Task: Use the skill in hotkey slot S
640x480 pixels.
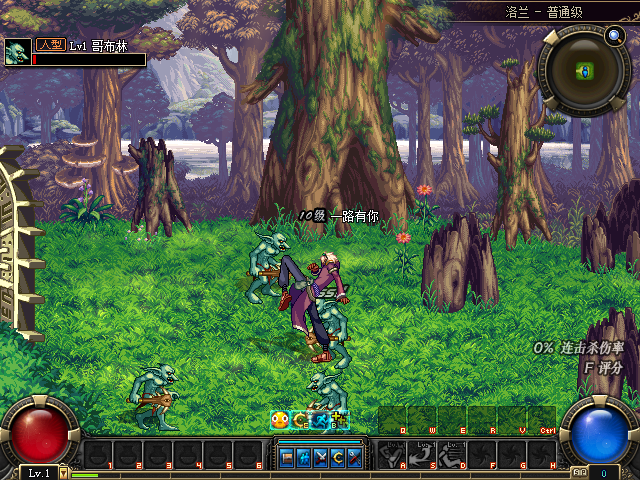Action: pyautogui.click(x=422, y=456)
